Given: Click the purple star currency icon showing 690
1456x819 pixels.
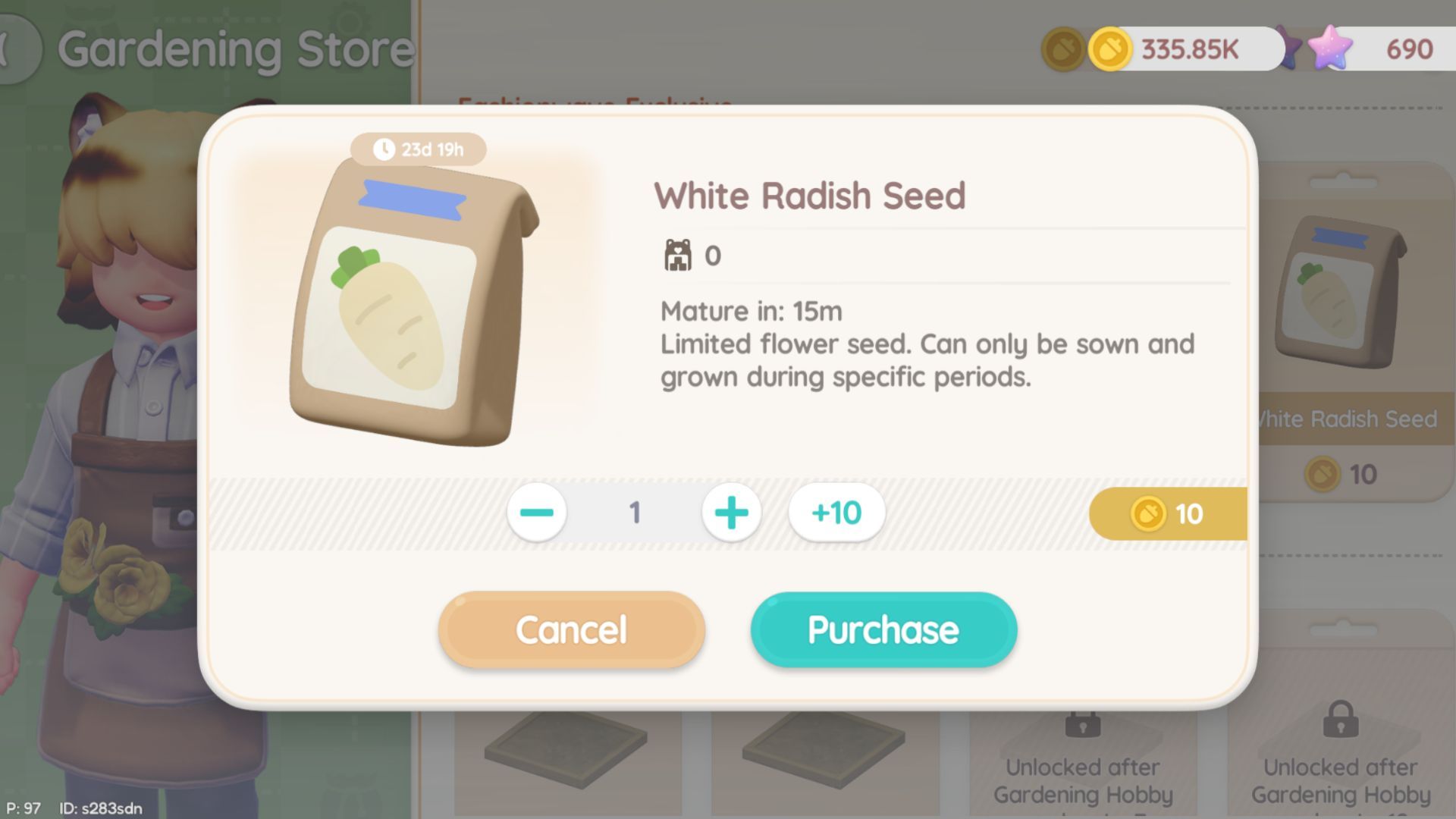Looking at the screenshot, I should point(1332,47).
